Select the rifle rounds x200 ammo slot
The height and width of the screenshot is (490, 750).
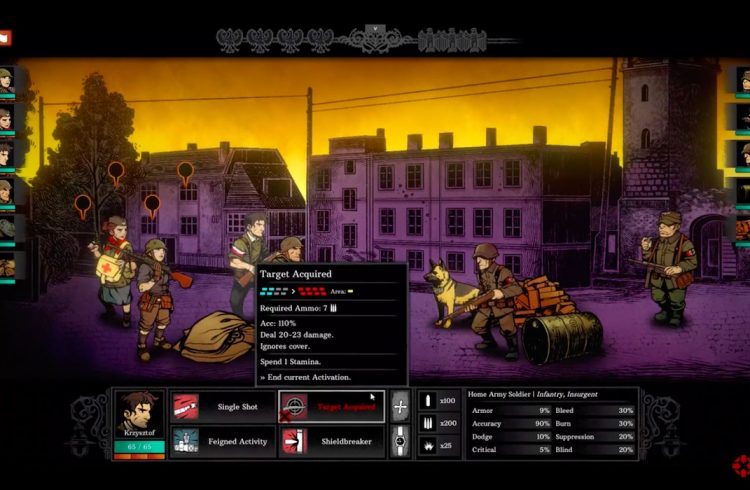pyautogui.click(x=439, y=423)
